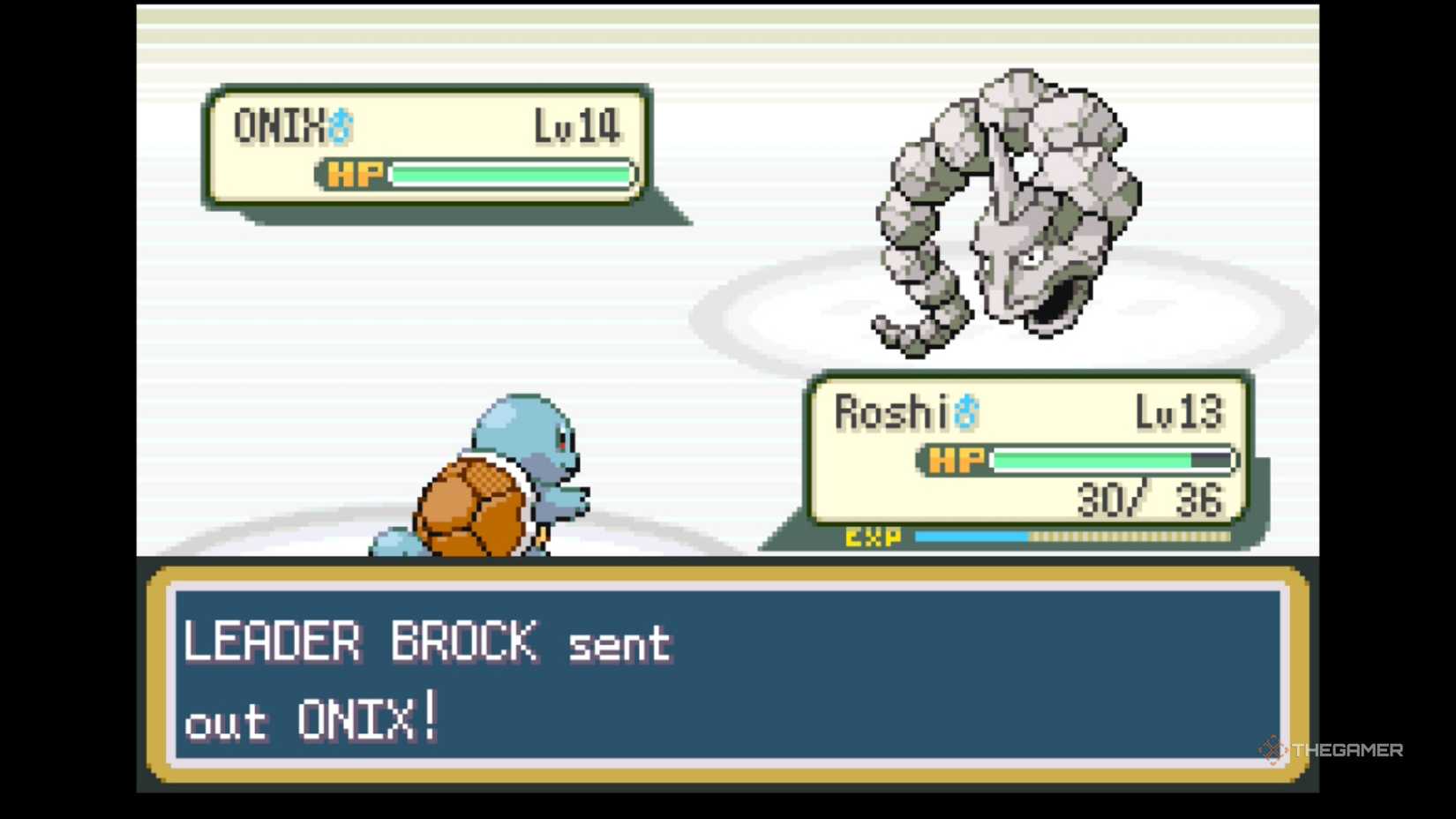Viewport: 1456px width, 819px height.
Task: Click Onix's green HP bar
Action: pyautogui.click(x=512, y=174)
